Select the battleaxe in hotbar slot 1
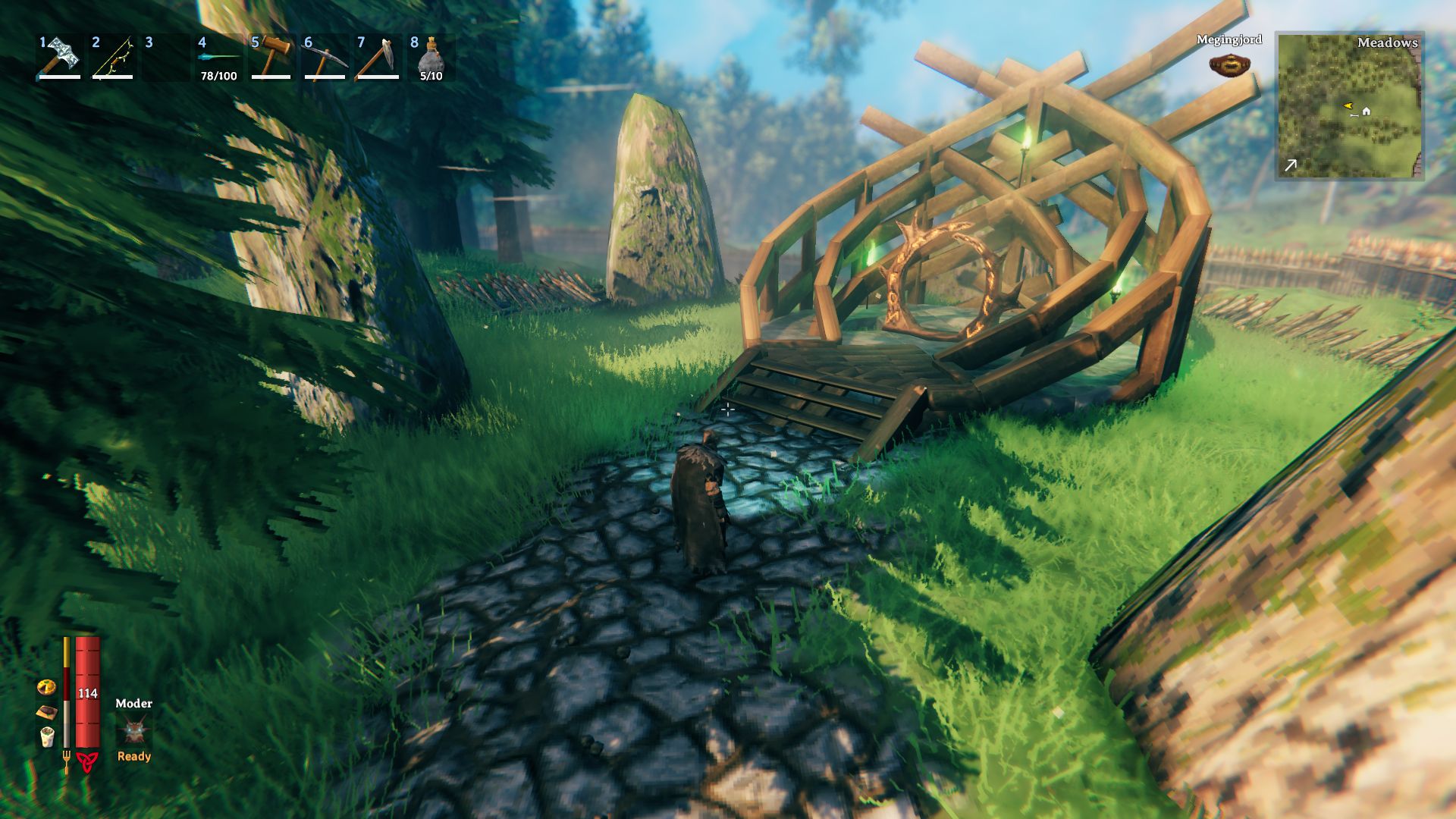 point(60,57)
